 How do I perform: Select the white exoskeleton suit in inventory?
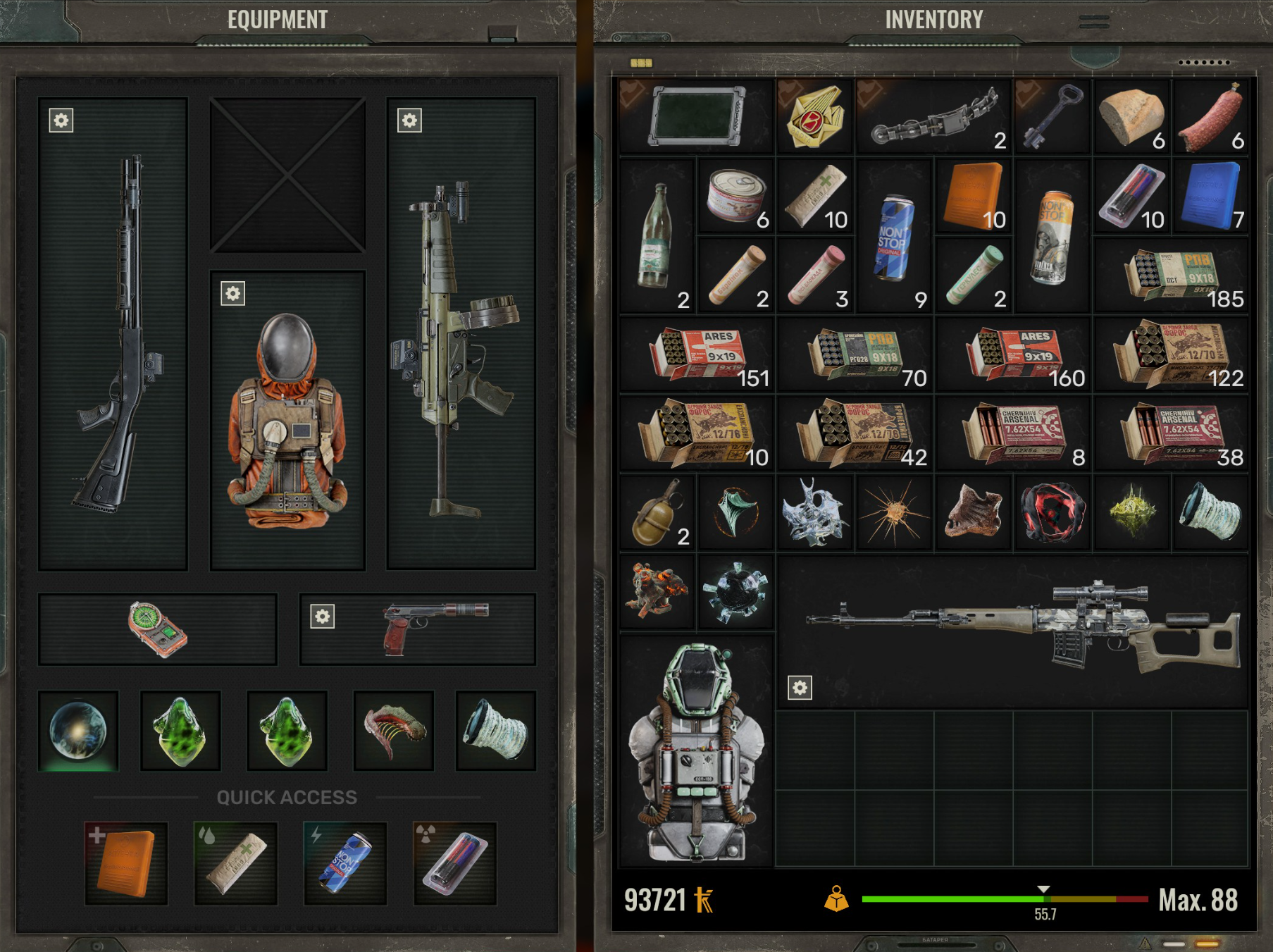(696, 750)
